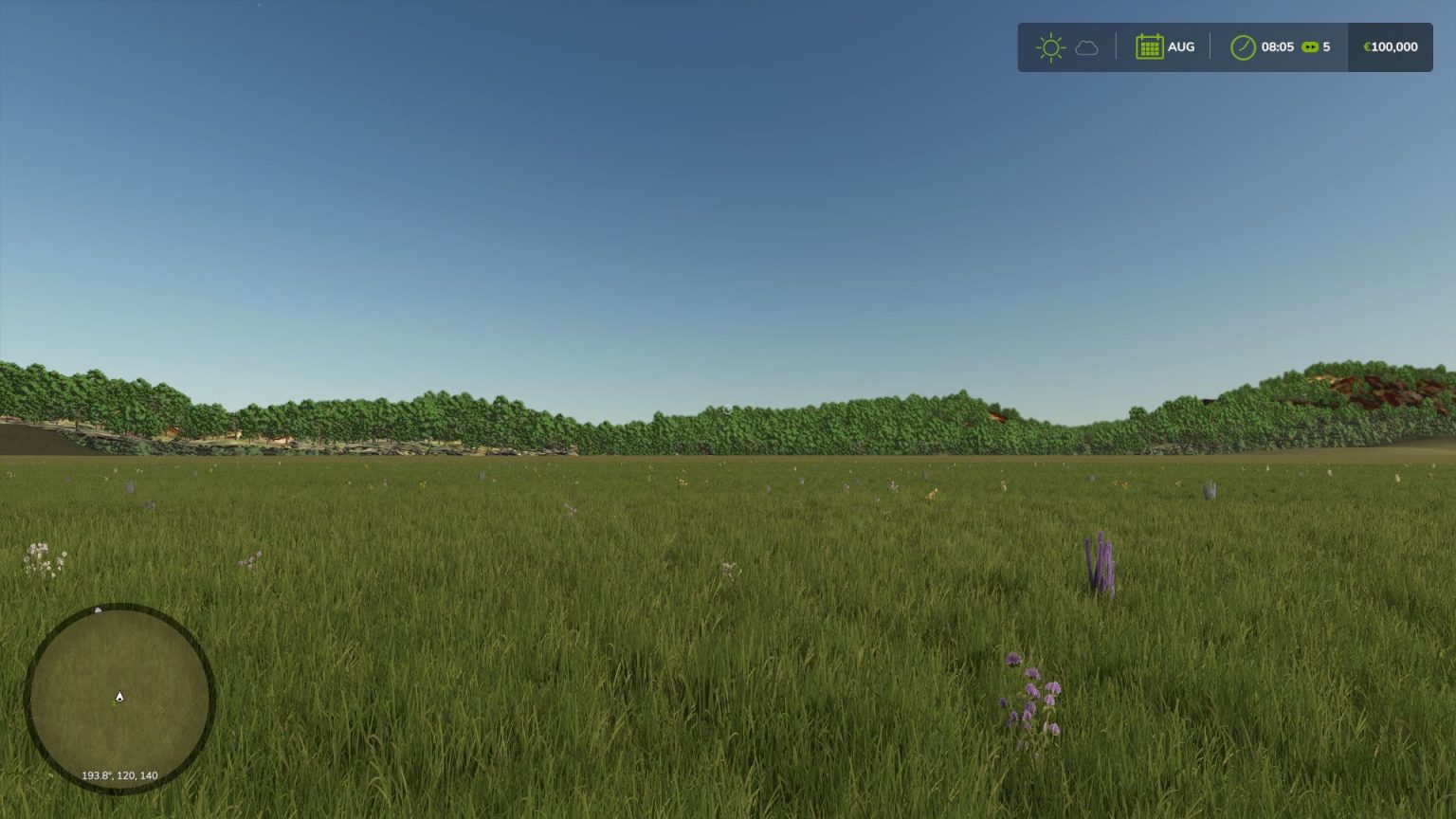Click the time multiplier value 5
This screenshot has width=1456, height=819.
[x=1327, y=45]
